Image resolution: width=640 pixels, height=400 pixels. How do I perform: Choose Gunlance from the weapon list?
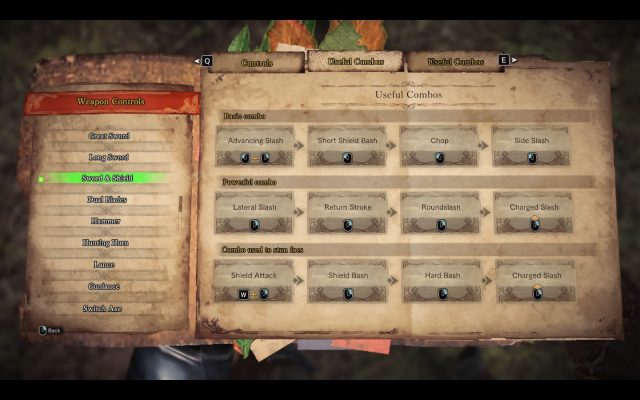107,286
